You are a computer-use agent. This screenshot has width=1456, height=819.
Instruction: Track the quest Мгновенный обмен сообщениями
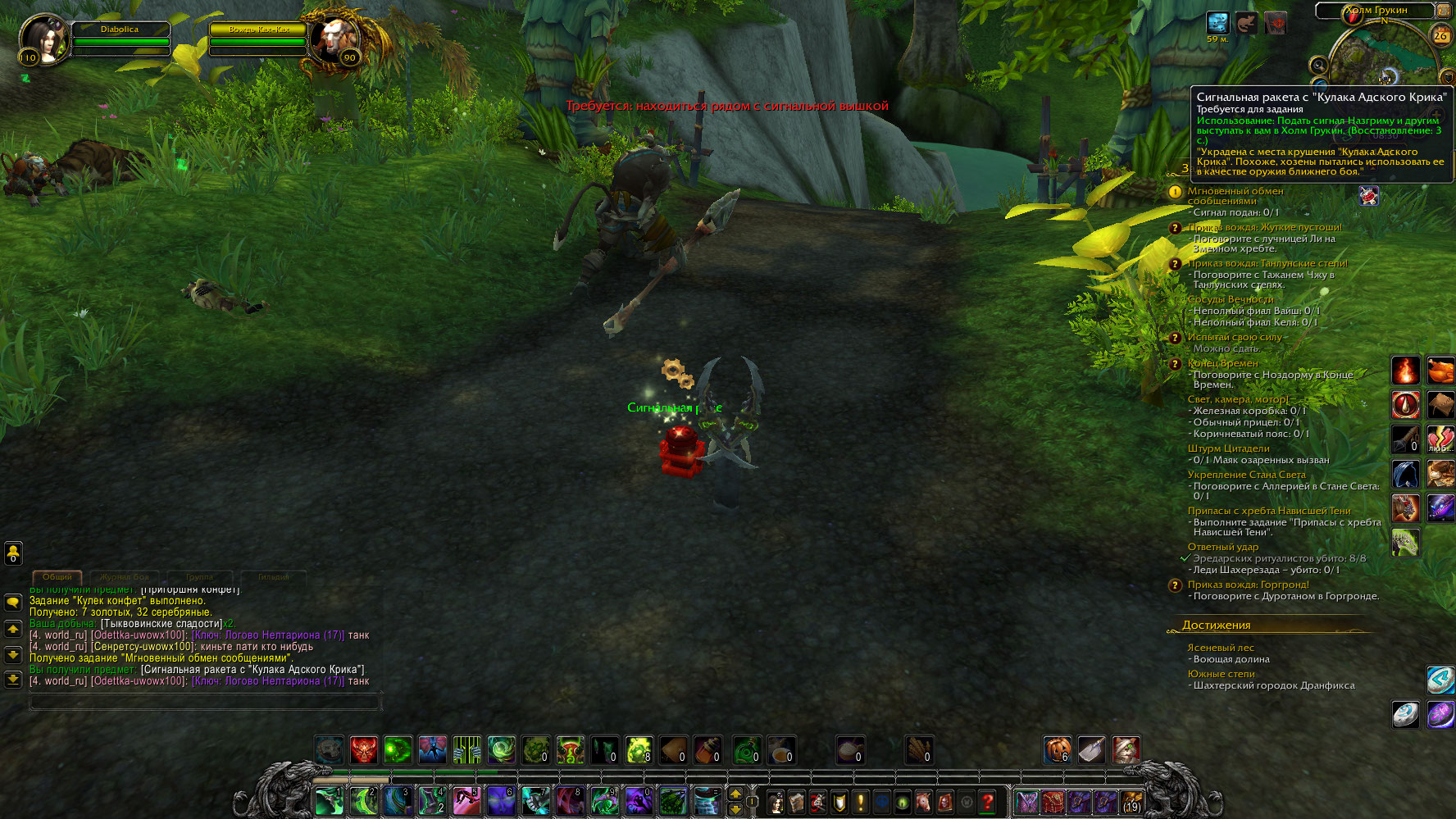point(1235,191)
